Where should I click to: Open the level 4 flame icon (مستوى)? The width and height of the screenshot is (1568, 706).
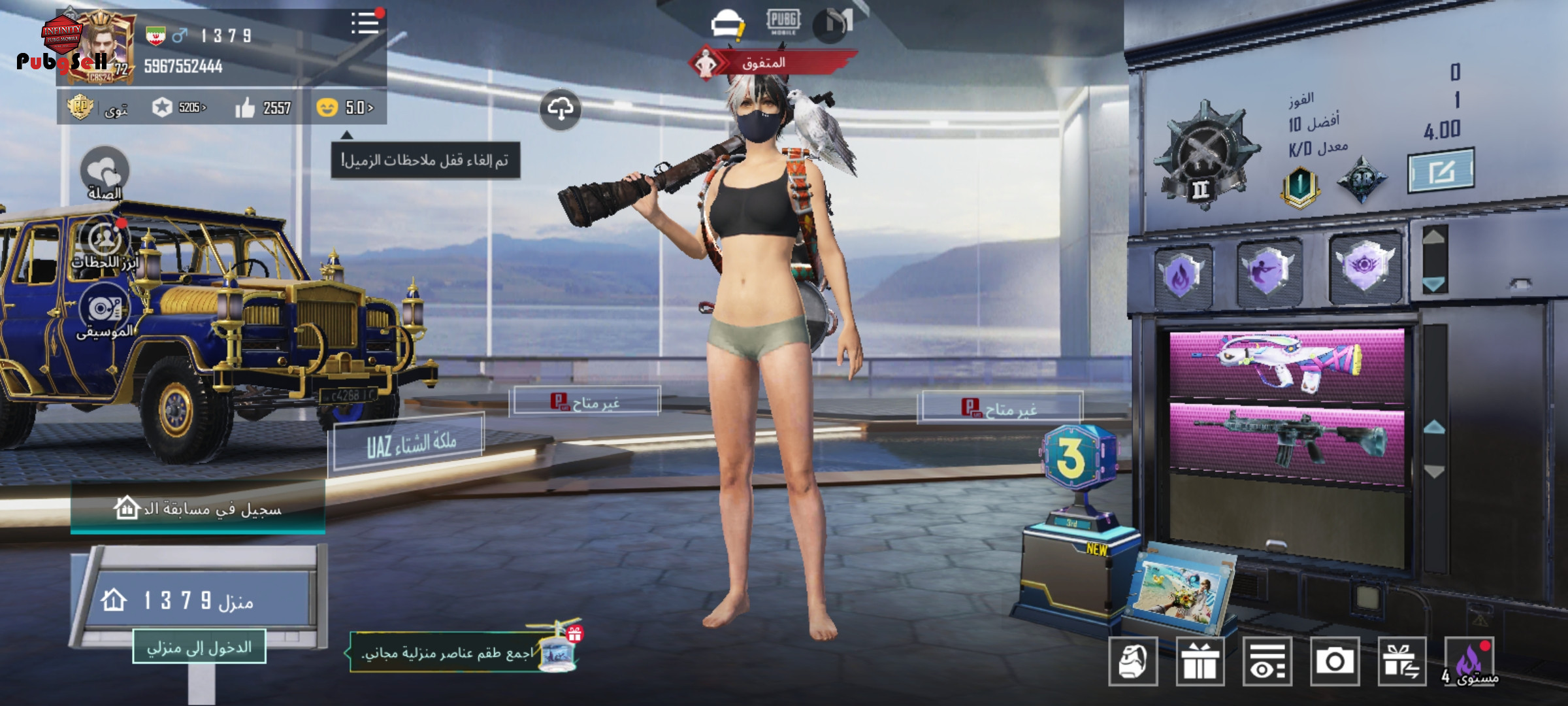pos(1470,662)
